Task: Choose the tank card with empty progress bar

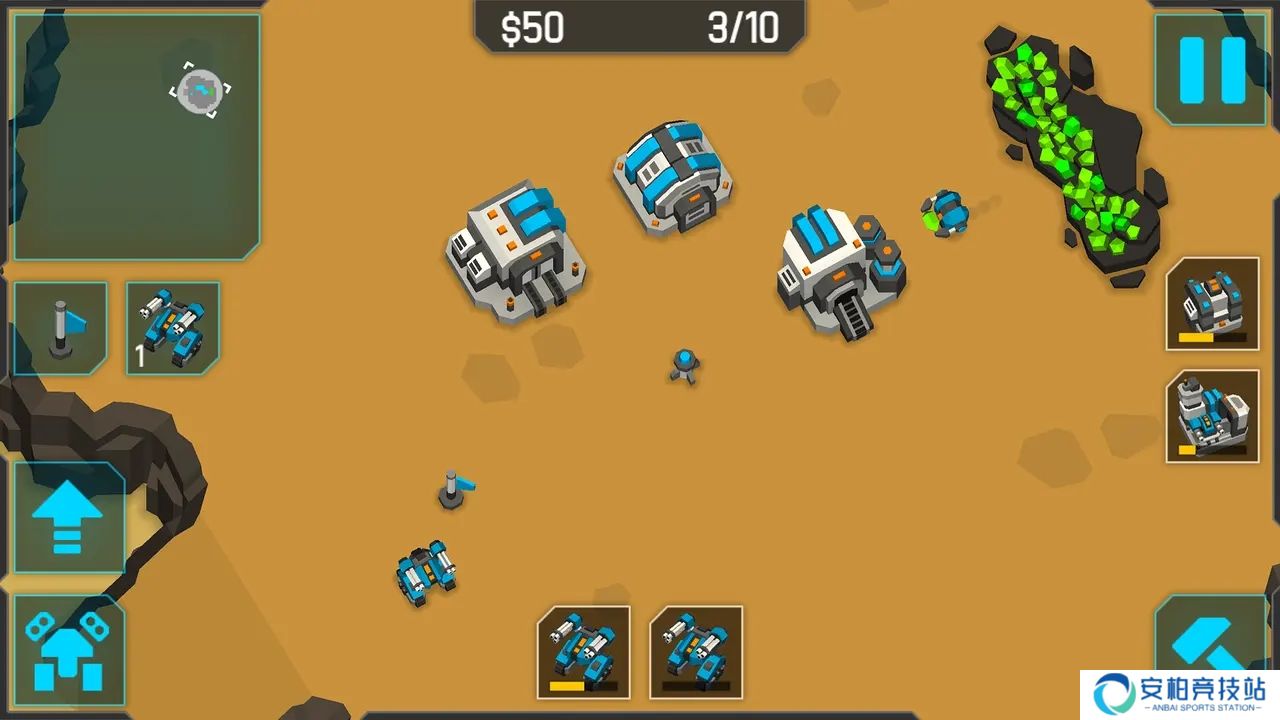Action: point(696,651)
